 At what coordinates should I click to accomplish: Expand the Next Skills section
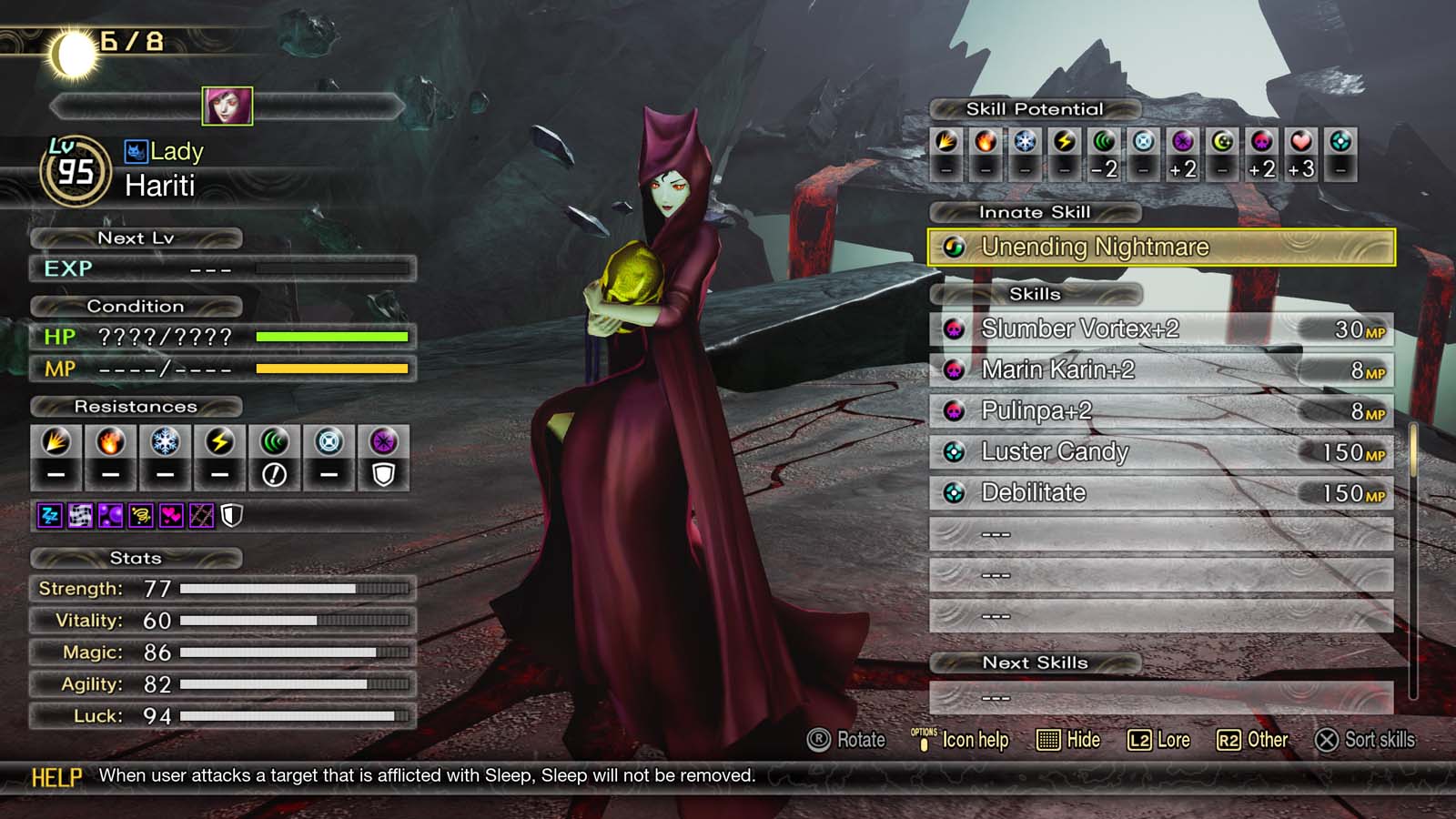pos(1035,662)
